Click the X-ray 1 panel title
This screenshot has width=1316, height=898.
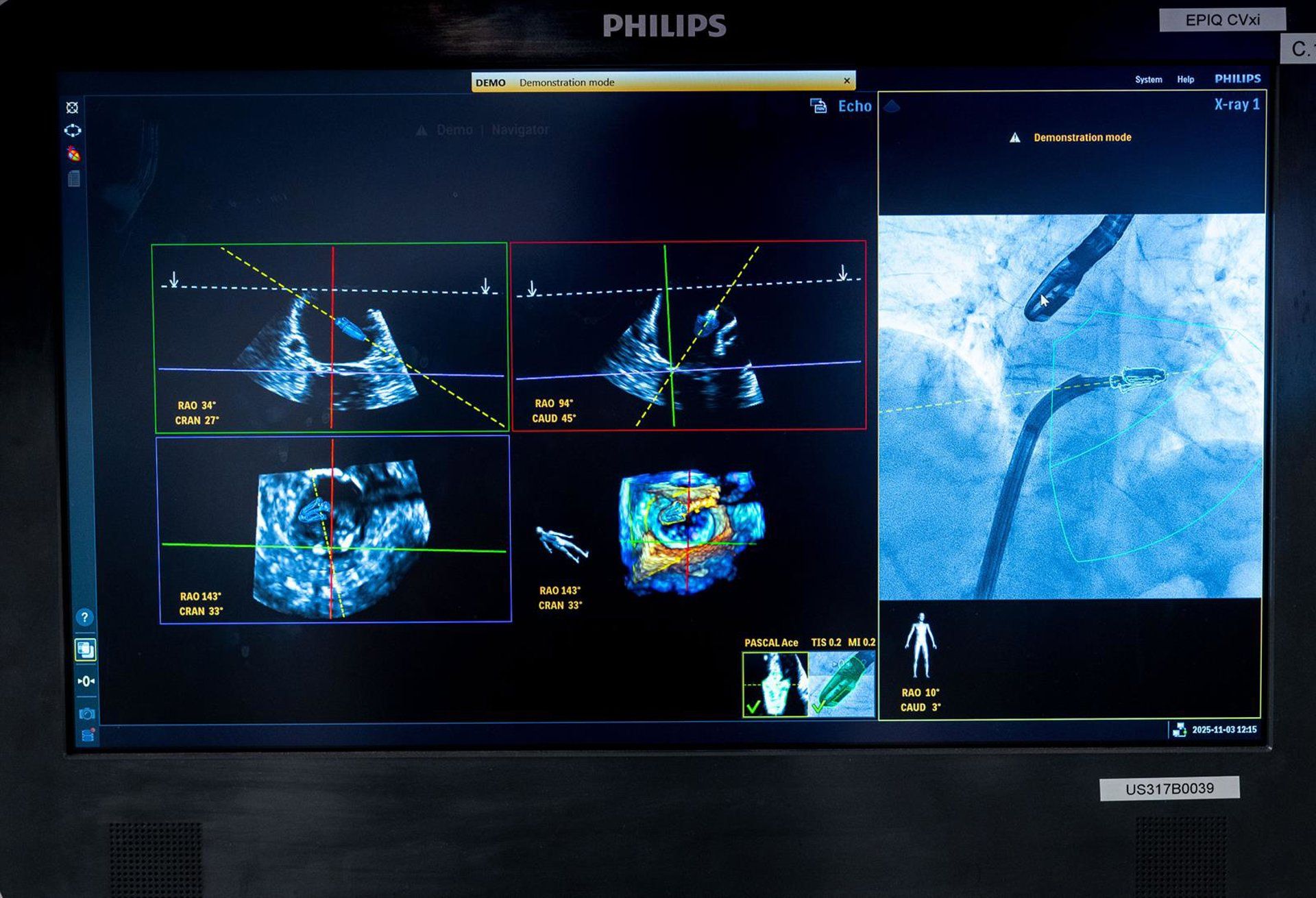click(x=1236, y=104)
